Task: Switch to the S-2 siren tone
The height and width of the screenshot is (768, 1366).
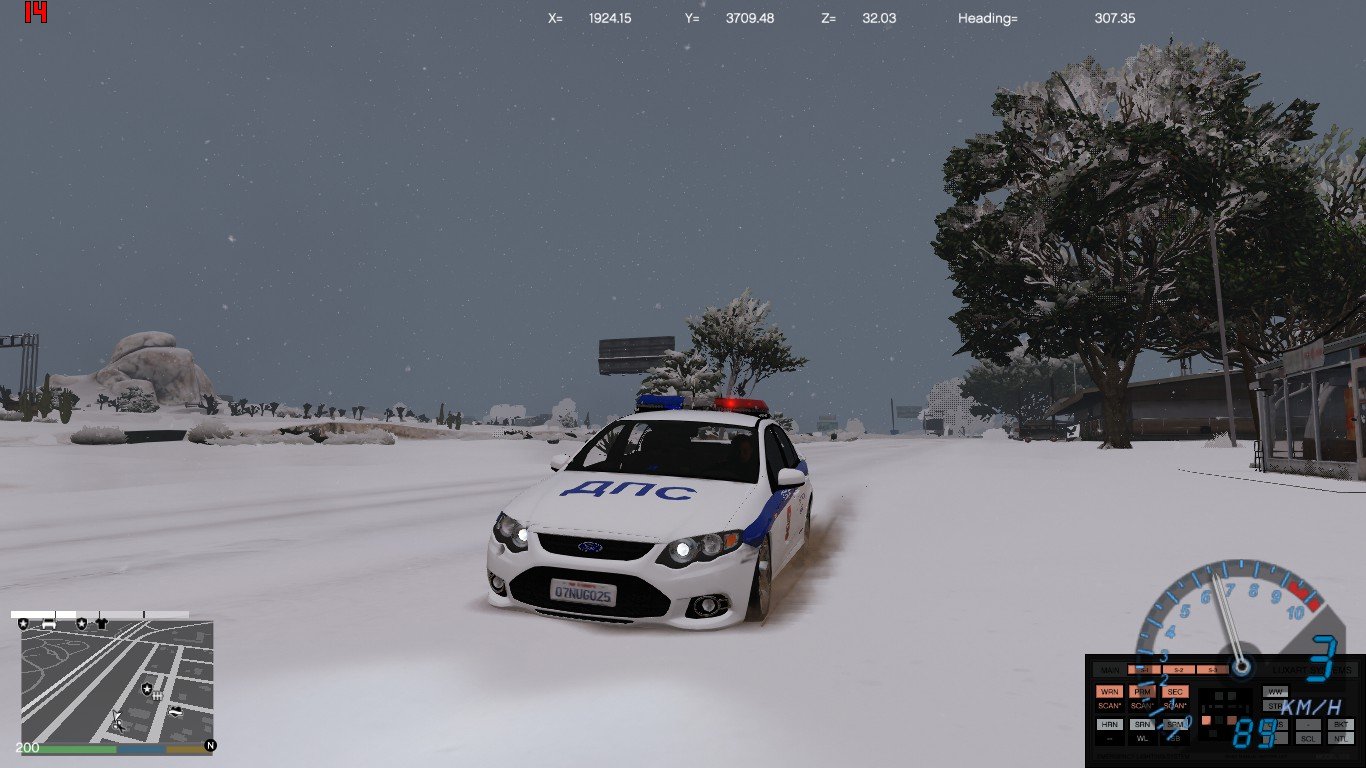Action: click(x=1178, y=669)
